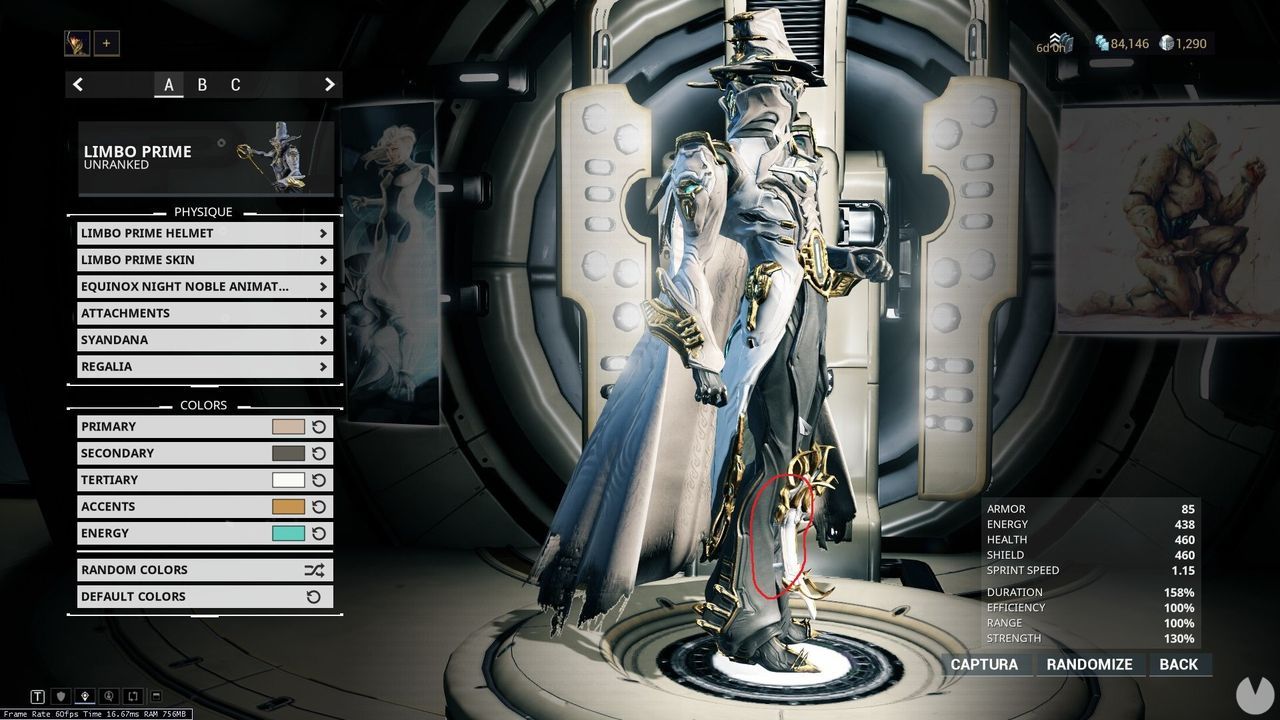Select the location pin icon in bottom toolbar

click(x=84, y=696)
